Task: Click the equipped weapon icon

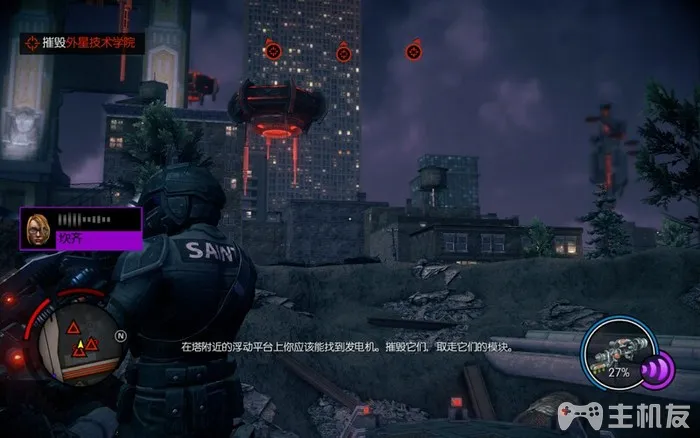Action: pos(617,352)
